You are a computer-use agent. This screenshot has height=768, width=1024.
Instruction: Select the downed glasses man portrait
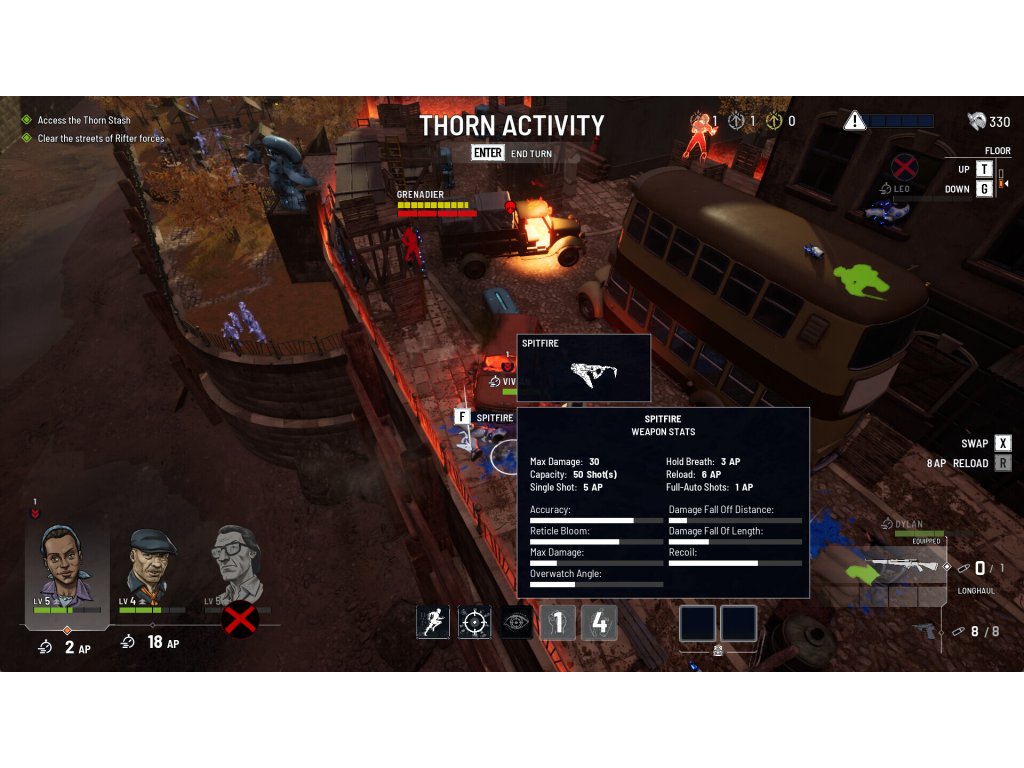tap(236, 567)
